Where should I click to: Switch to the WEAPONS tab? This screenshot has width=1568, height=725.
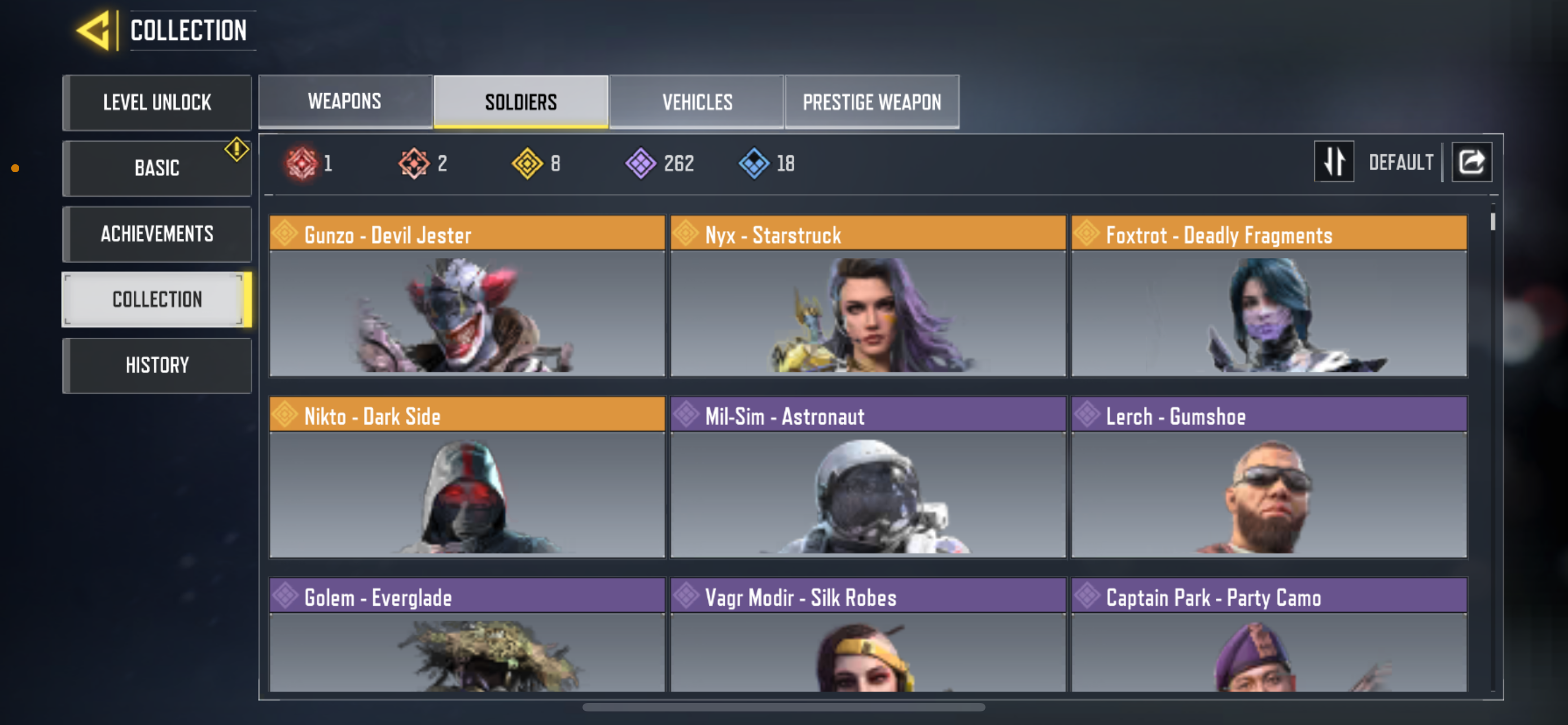coord(344,102)
